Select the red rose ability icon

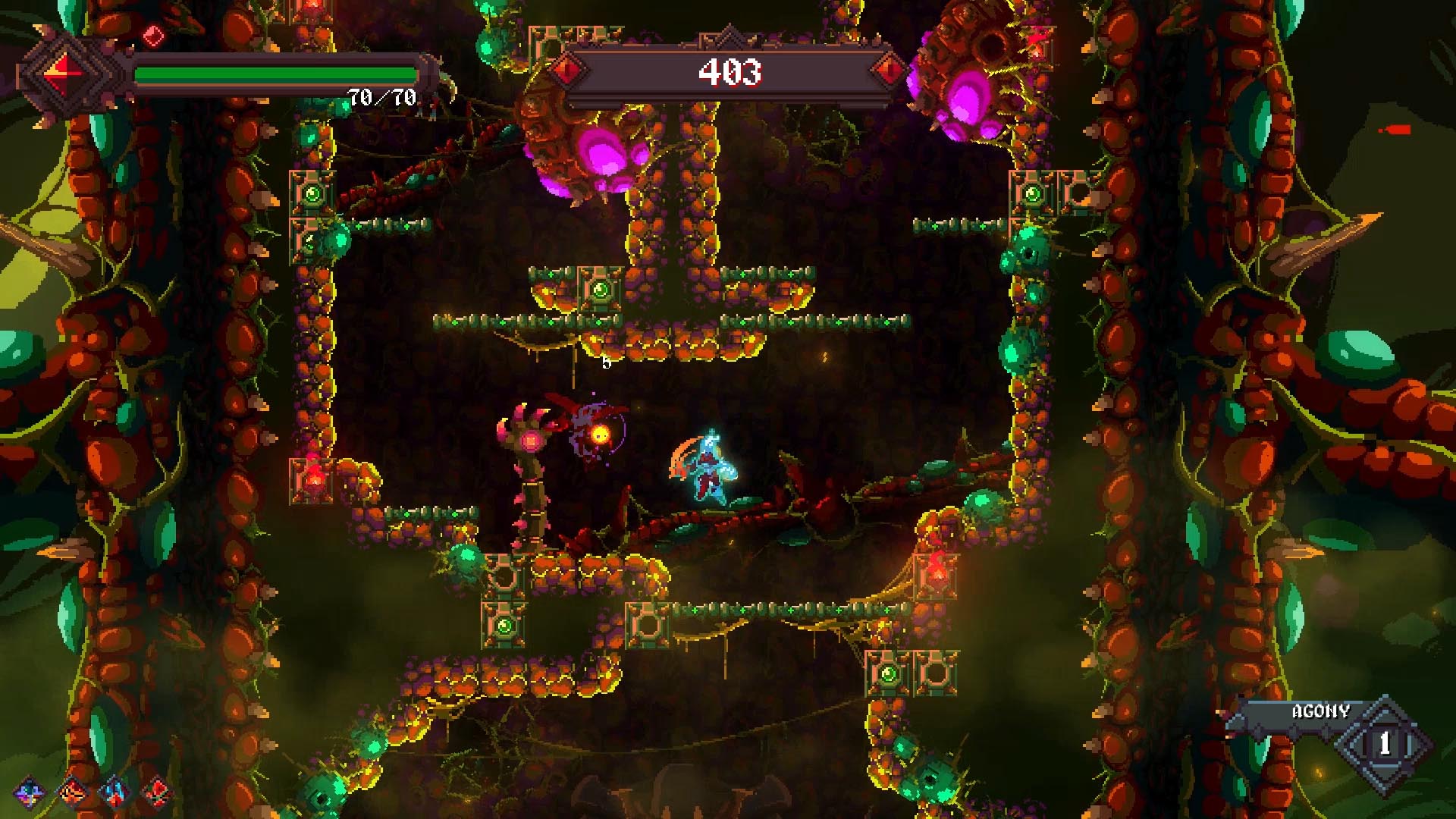point(157,792)
